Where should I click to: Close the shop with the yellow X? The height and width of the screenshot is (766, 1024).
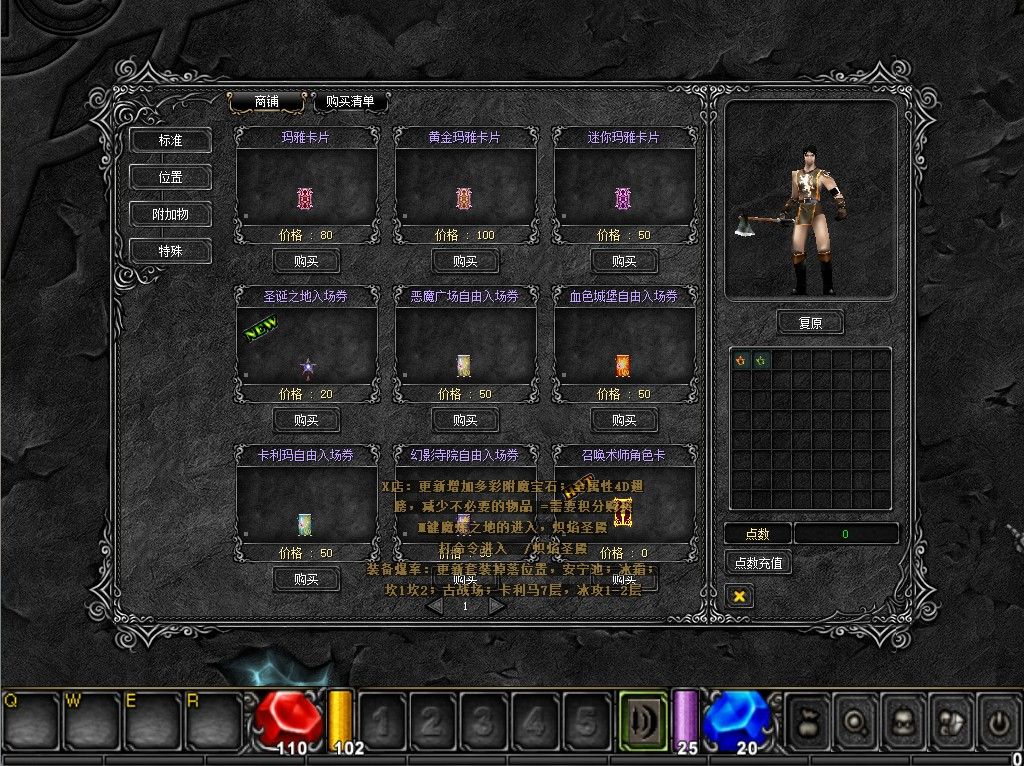pyautogui.click(x=740, y=596)
